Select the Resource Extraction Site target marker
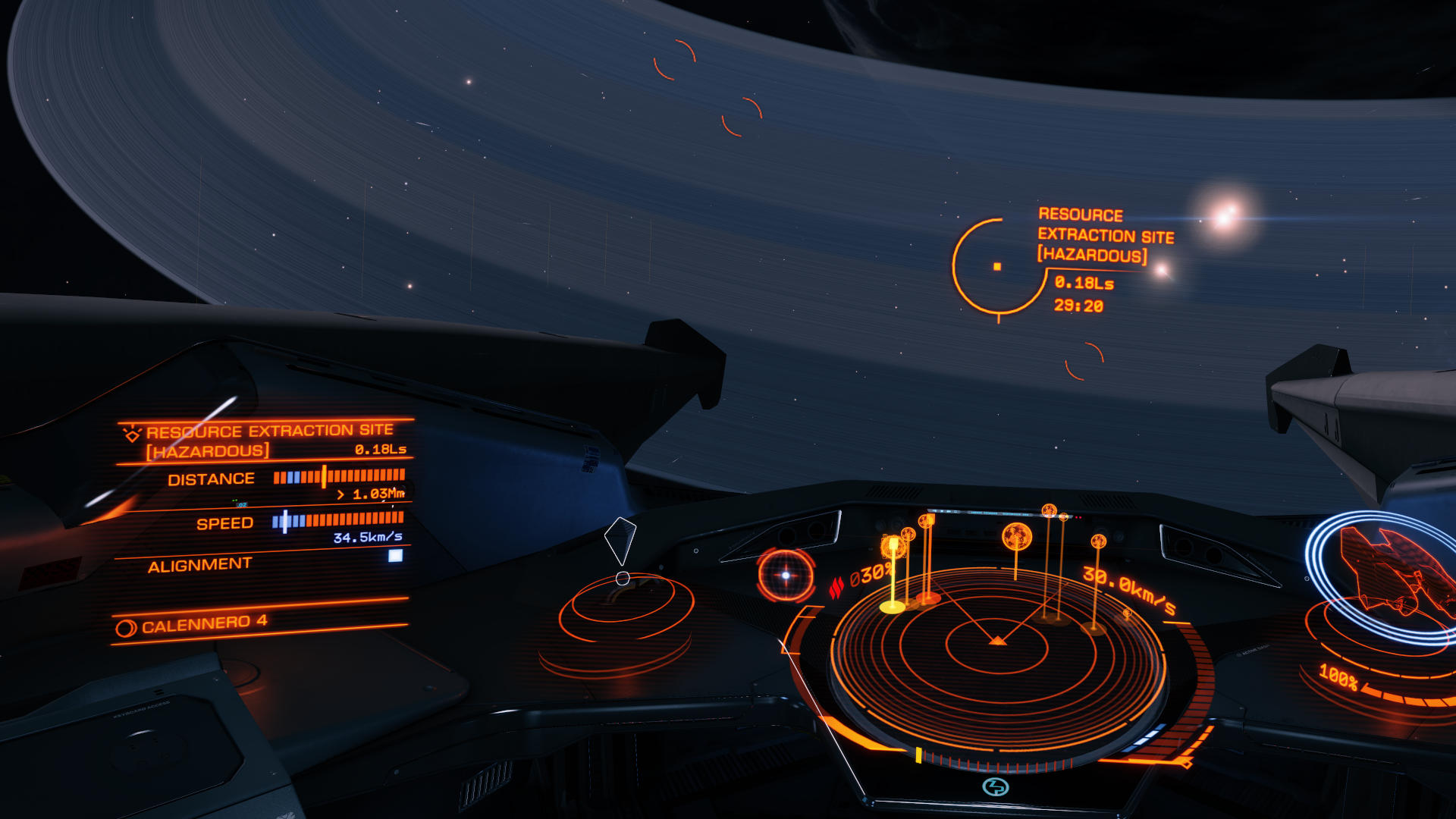 (x=998, y=266)
